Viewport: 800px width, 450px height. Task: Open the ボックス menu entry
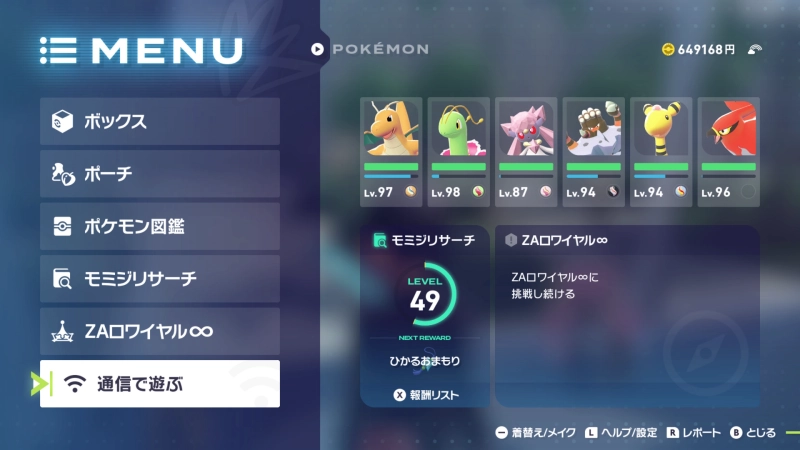160,122
